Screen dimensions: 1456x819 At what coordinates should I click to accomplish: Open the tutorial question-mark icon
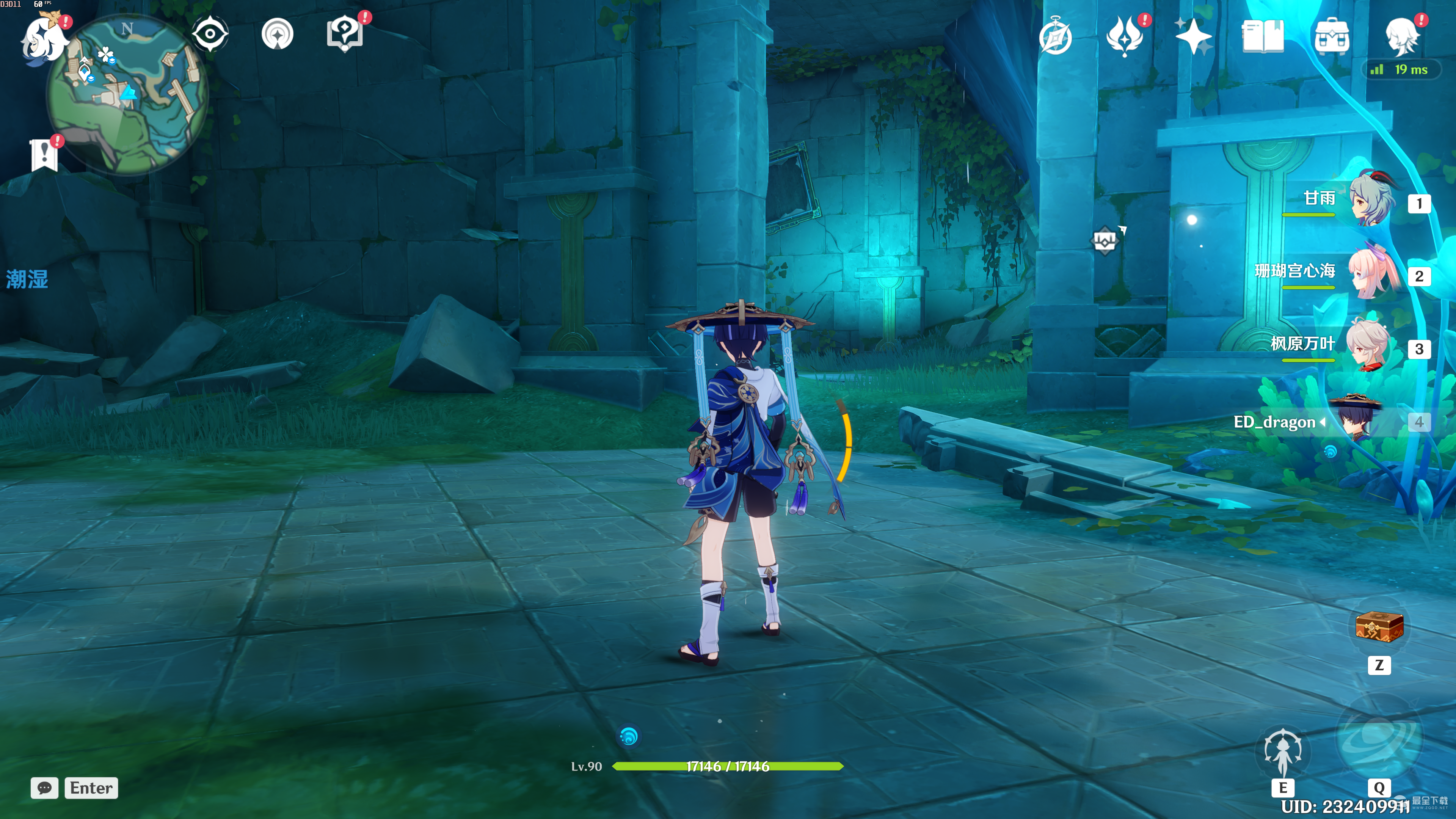coord(344,34)
